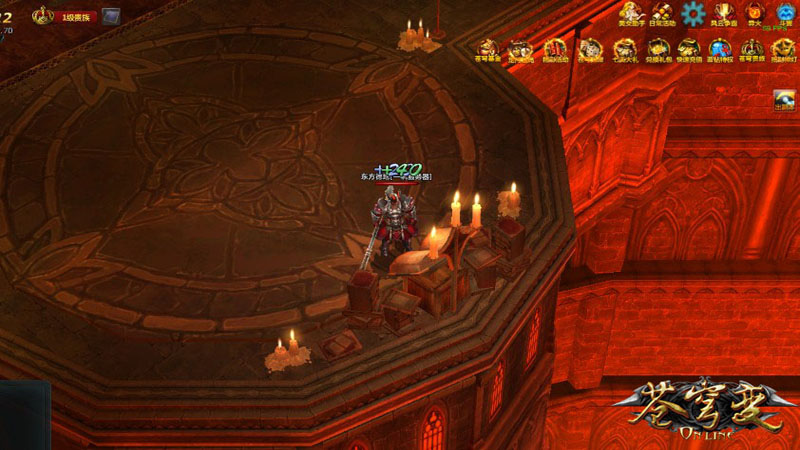Open the 1级贵族 noble rank panel

tap(79, 16)
